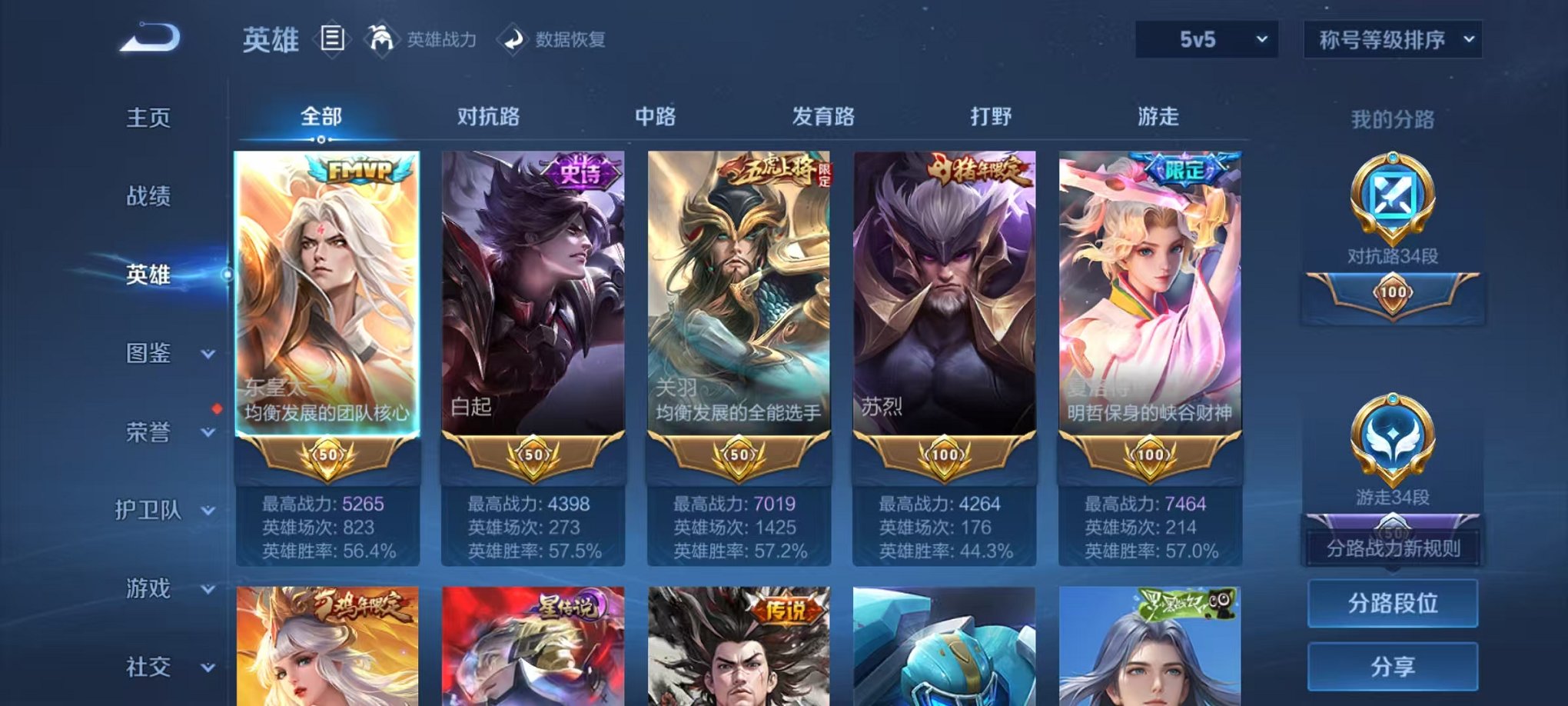Open the hero handbook icon beside 英雄 title
Image resolution: width=1568 pixels, height=706 pixels.
pyautogui.click(x=332, y=37)
